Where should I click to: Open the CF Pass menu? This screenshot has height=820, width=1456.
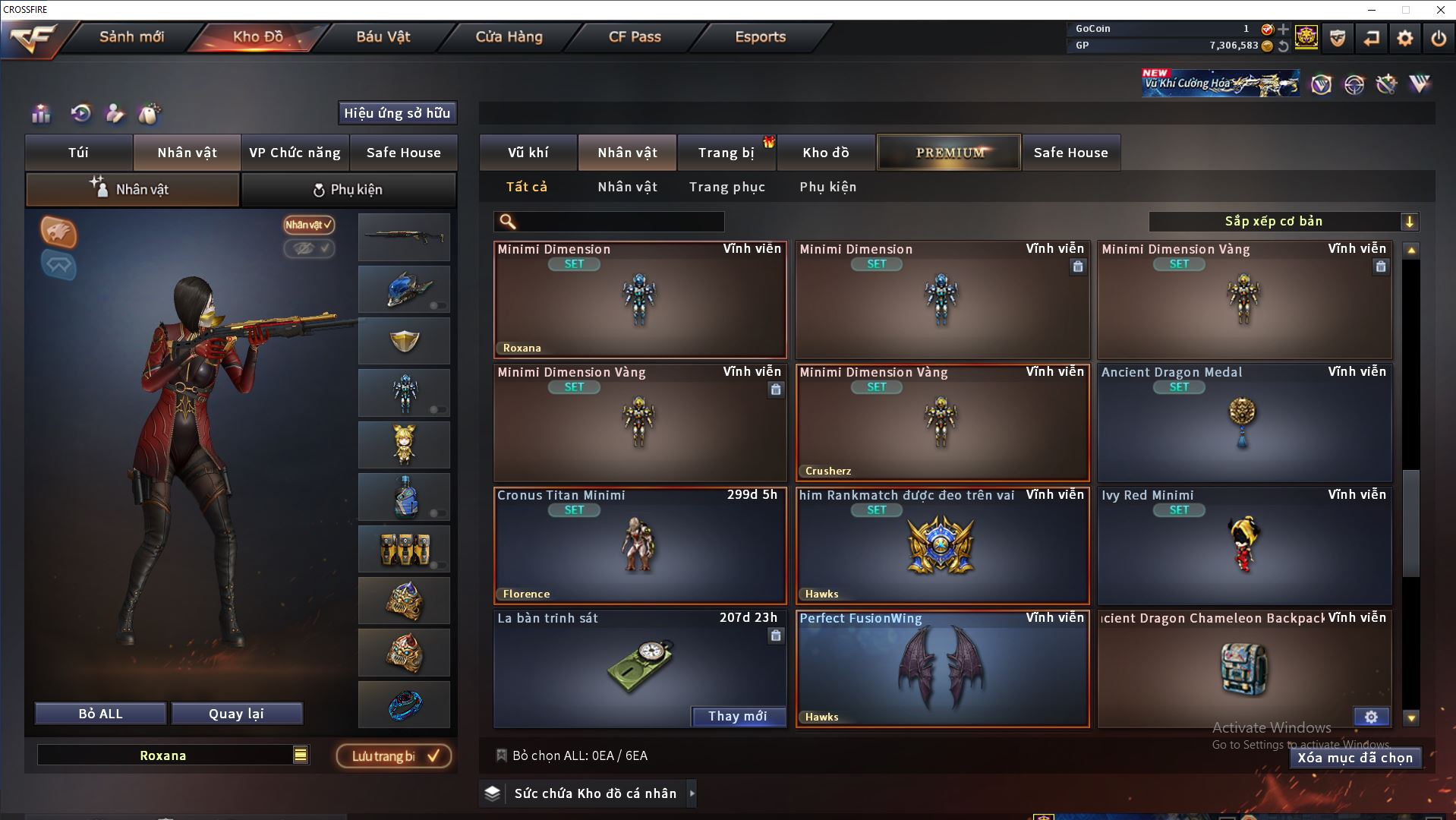click(635, 36)
